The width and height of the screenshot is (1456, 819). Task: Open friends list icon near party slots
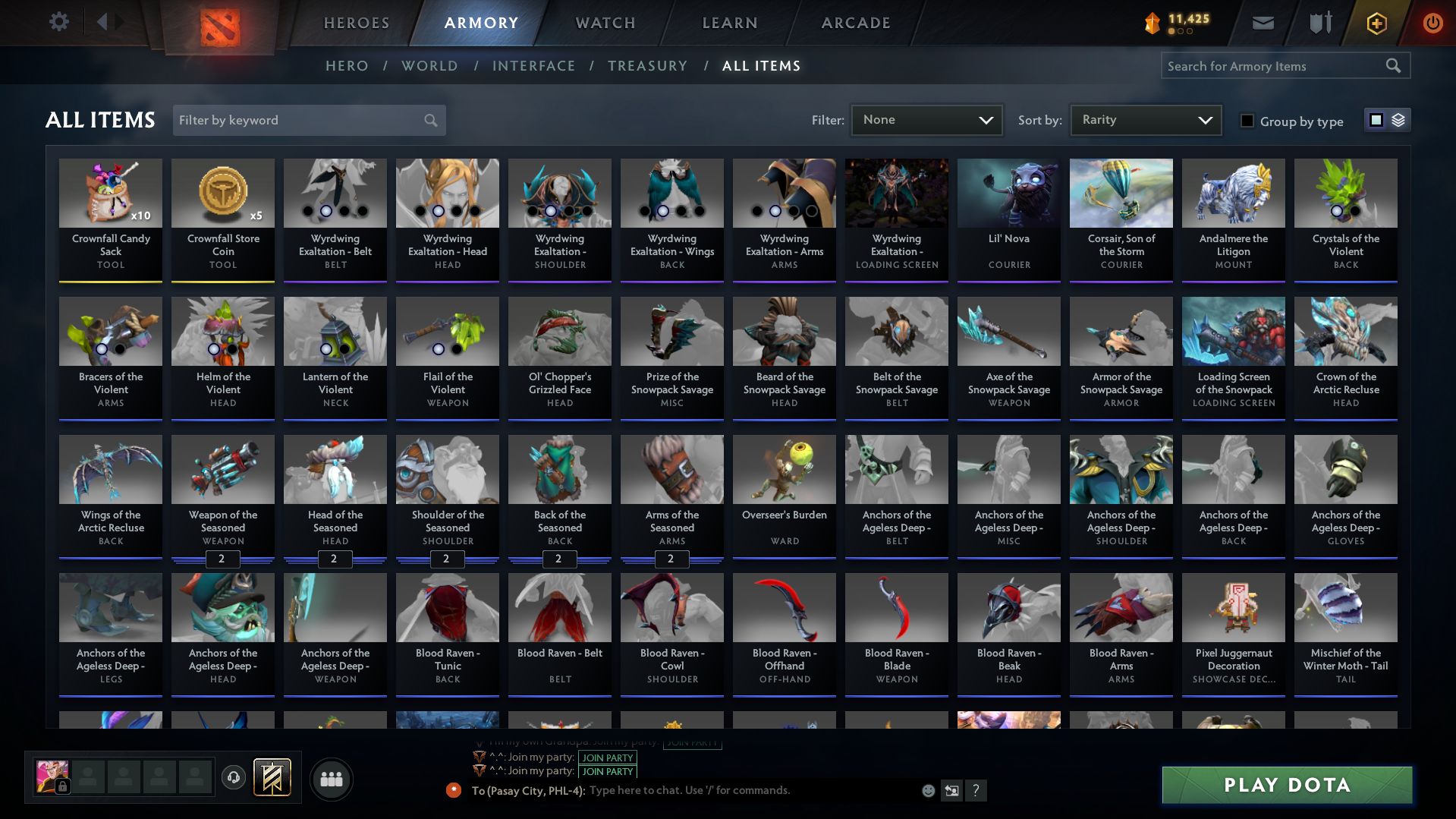(330, 778)
